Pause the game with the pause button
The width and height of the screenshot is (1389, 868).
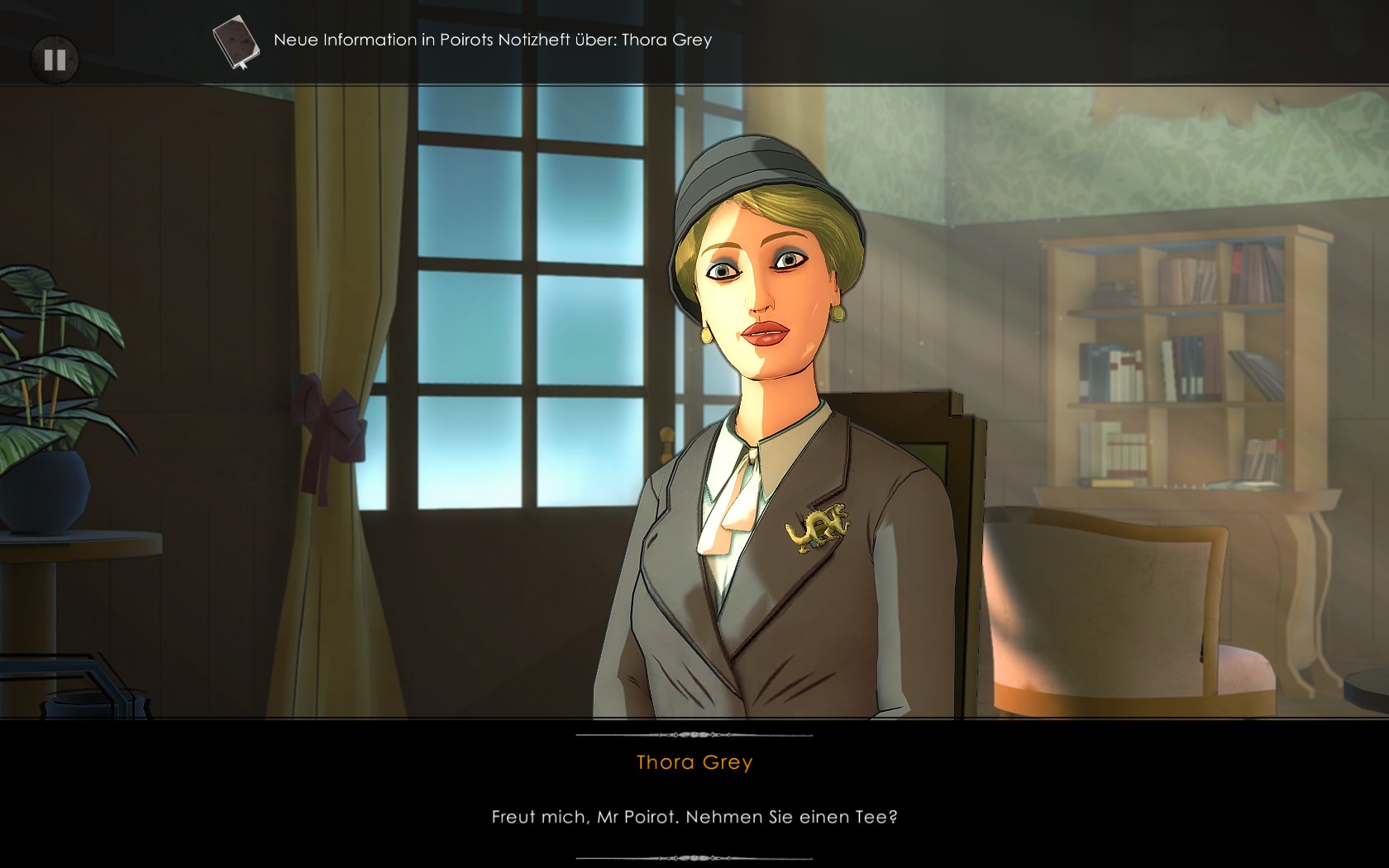click(55, 60)
